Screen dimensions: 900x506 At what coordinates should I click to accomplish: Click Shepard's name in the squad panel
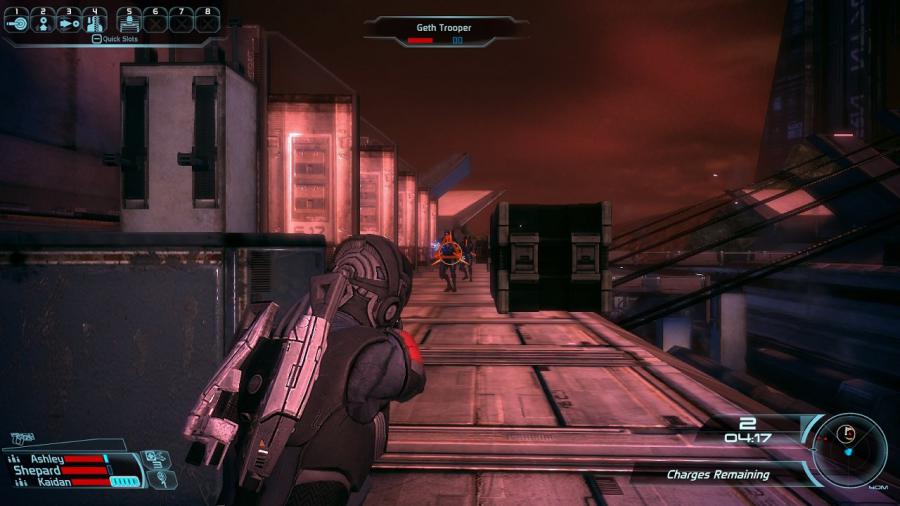(x=37, y=470)
